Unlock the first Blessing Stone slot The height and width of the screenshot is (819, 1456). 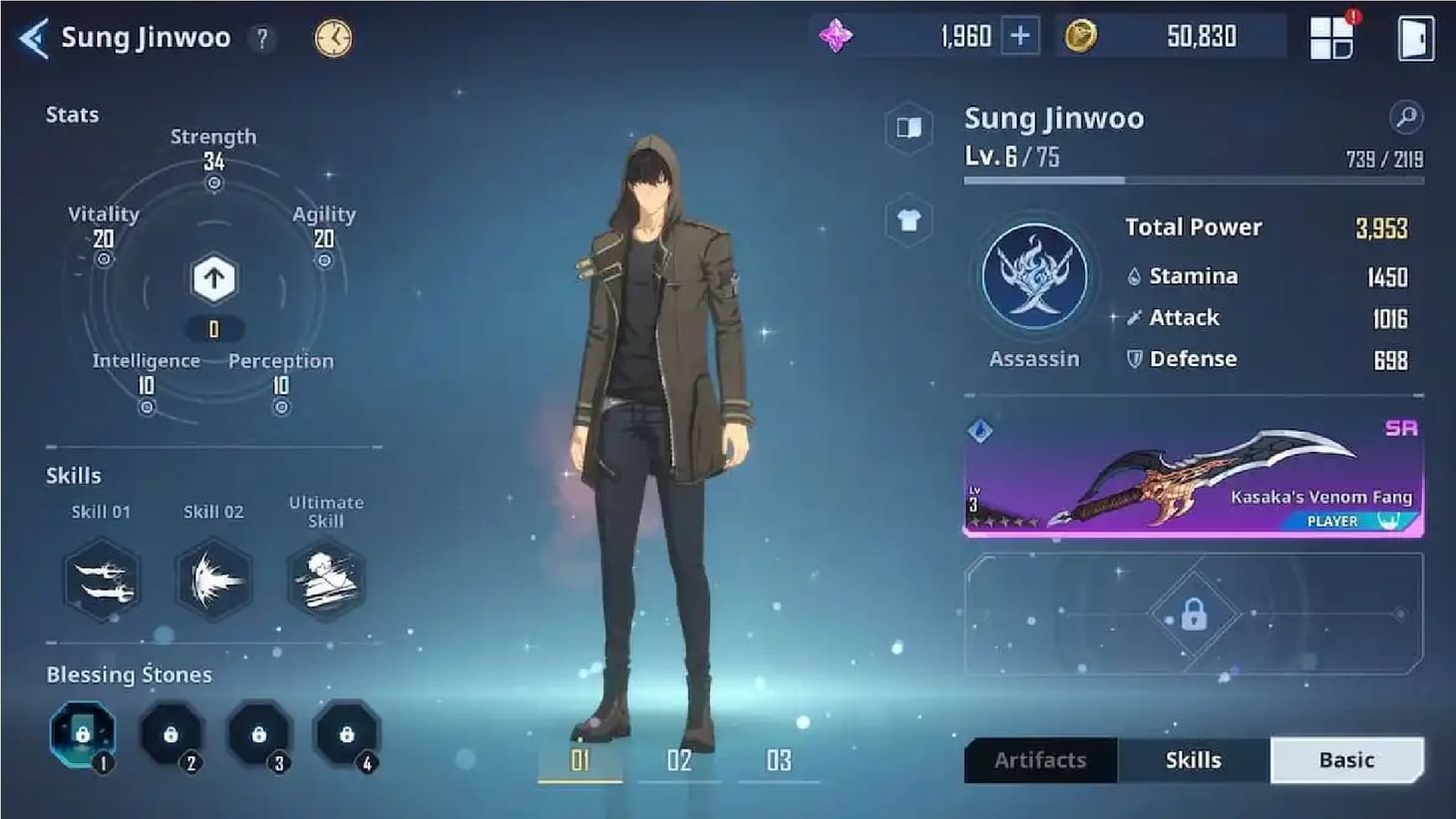pyautogui.click(x=83, y=736)
